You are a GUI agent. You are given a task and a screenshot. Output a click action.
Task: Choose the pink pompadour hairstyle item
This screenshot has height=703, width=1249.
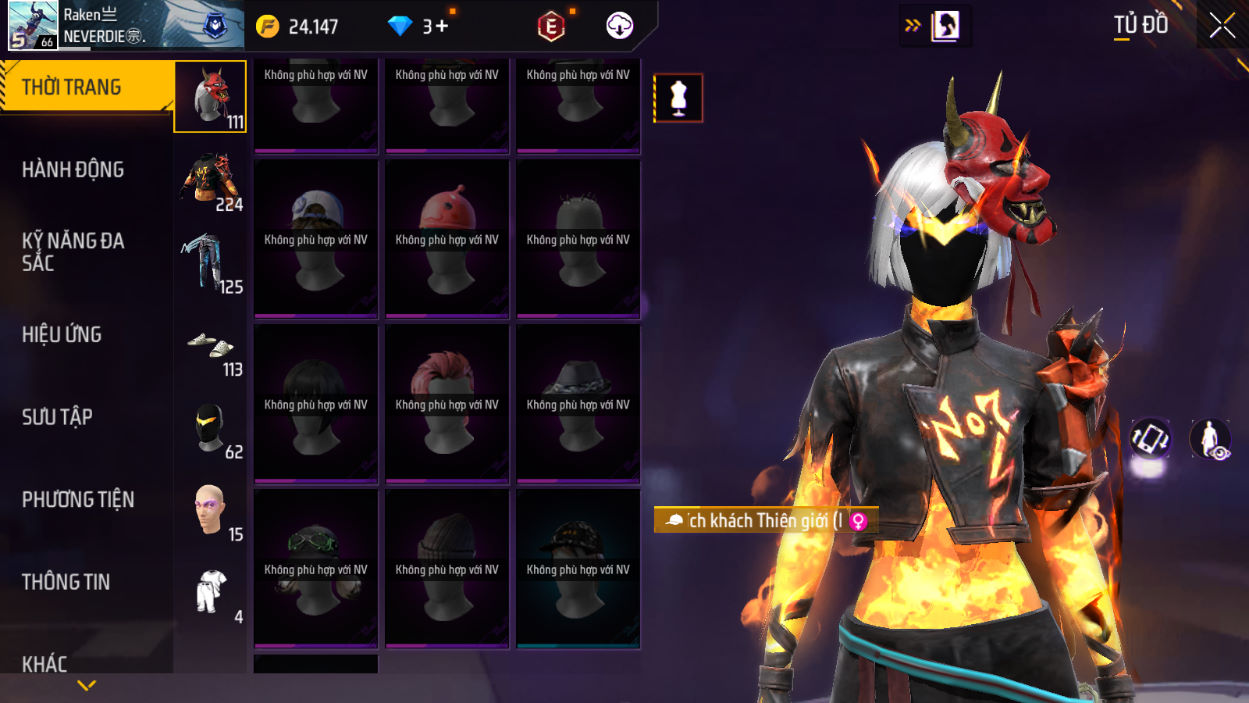[x=447, y=403]
